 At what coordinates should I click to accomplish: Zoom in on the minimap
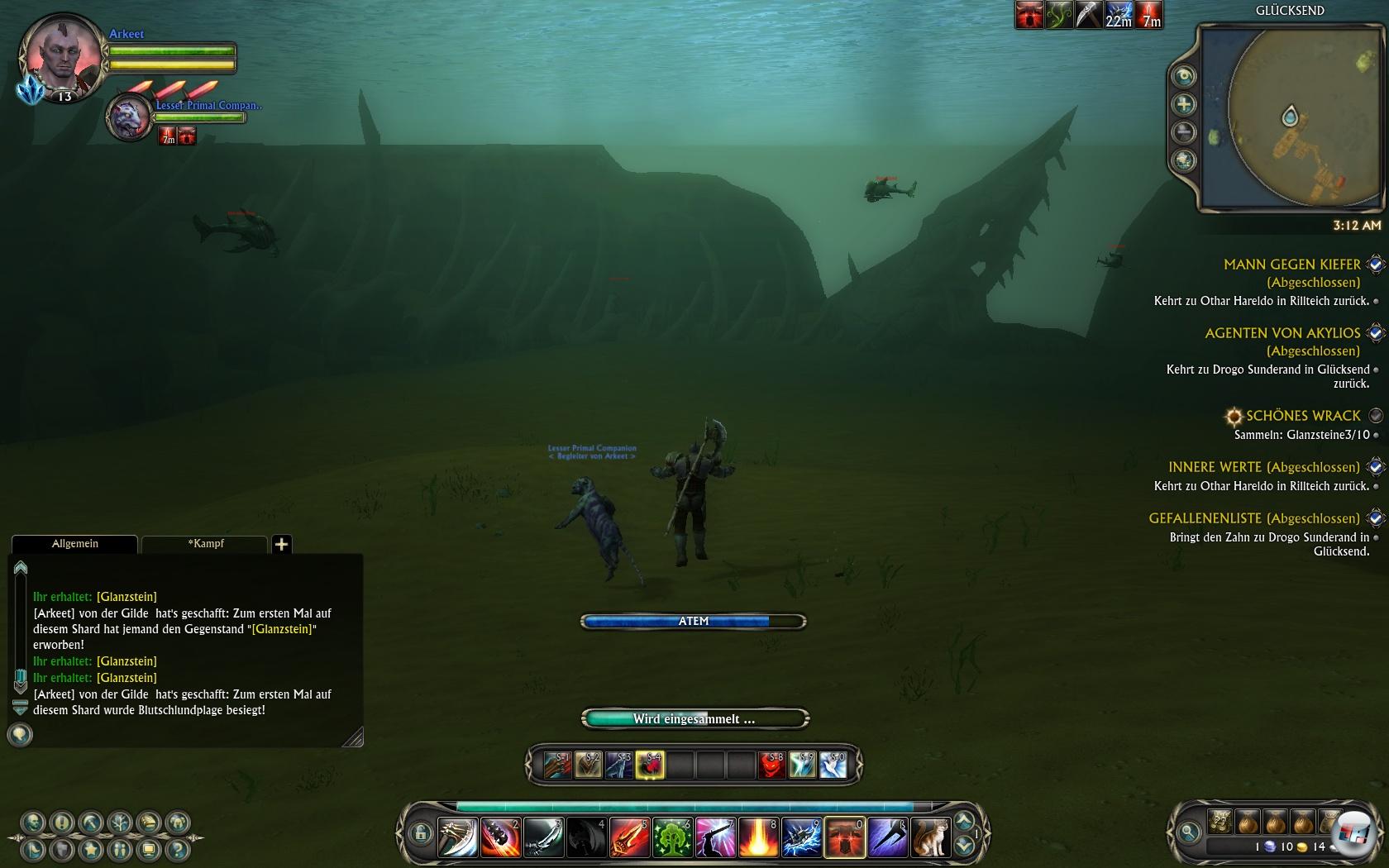coord(1185,104)
